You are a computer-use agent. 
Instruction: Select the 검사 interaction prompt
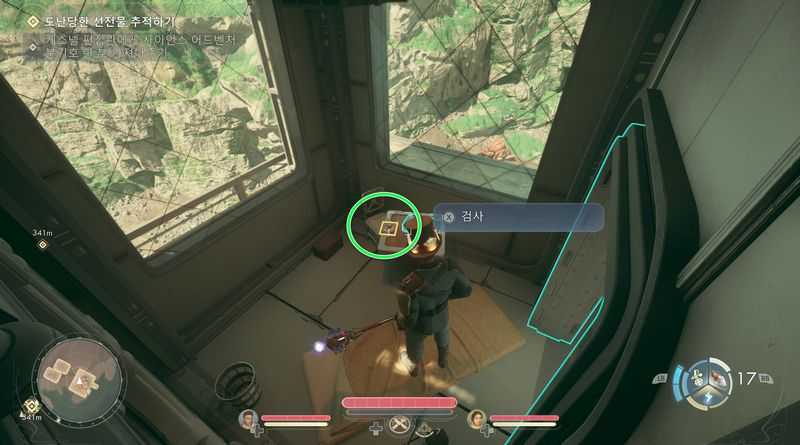[x=519, y=217]
